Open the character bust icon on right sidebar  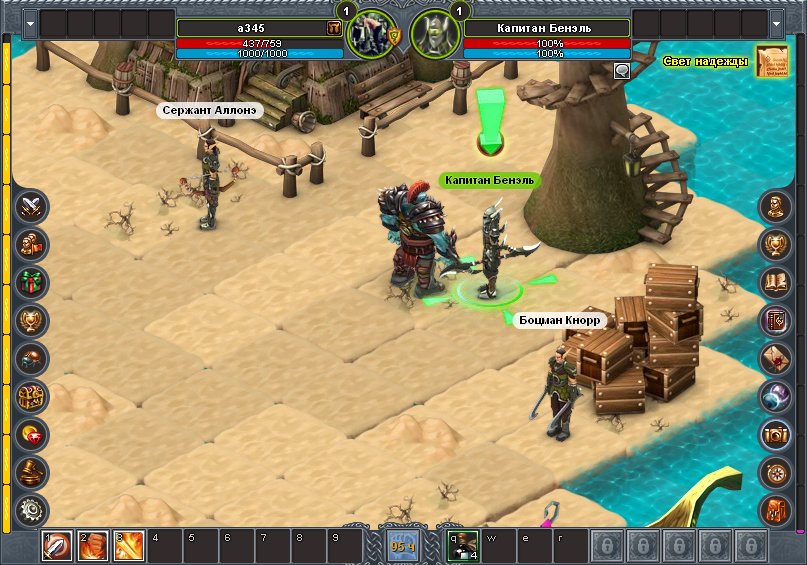pyautogui.click(x=774, y=208)
